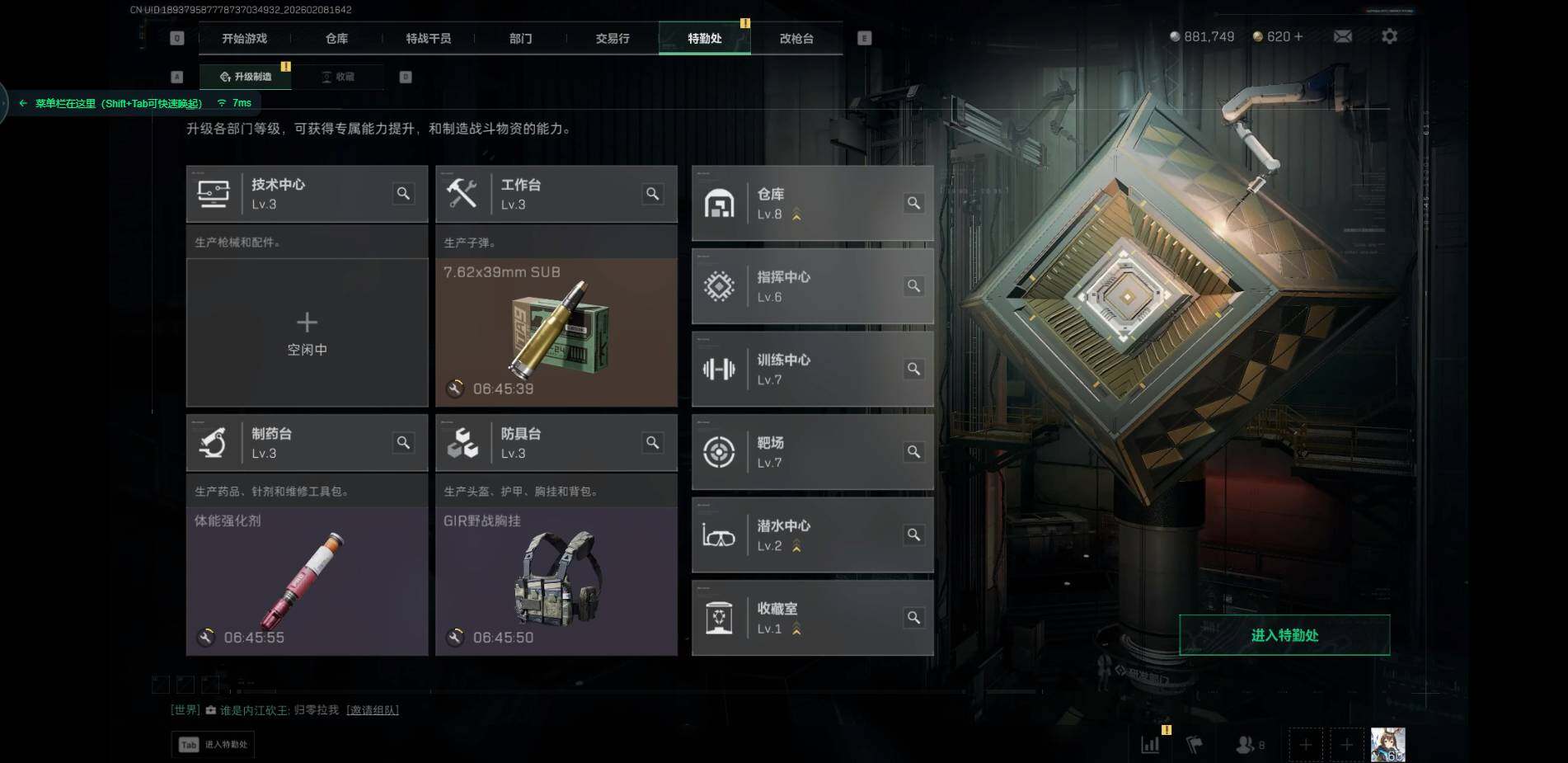Viewport: 1568px width, 763px height.
Task: Open the 指挥中心 department row
Action: pyautogui.click(x=812, y=286)
